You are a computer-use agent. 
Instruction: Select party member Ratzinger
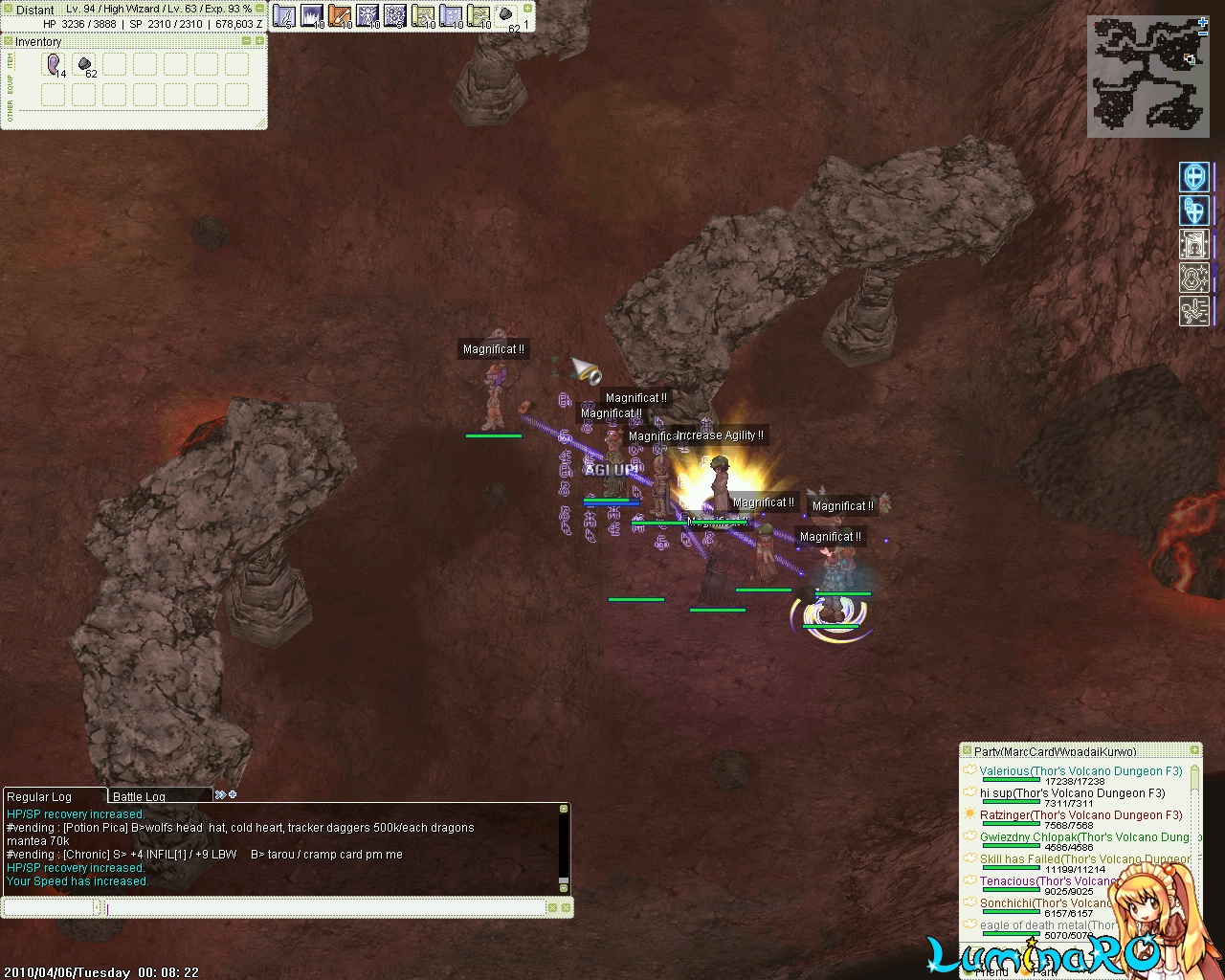coord(1010,814)
